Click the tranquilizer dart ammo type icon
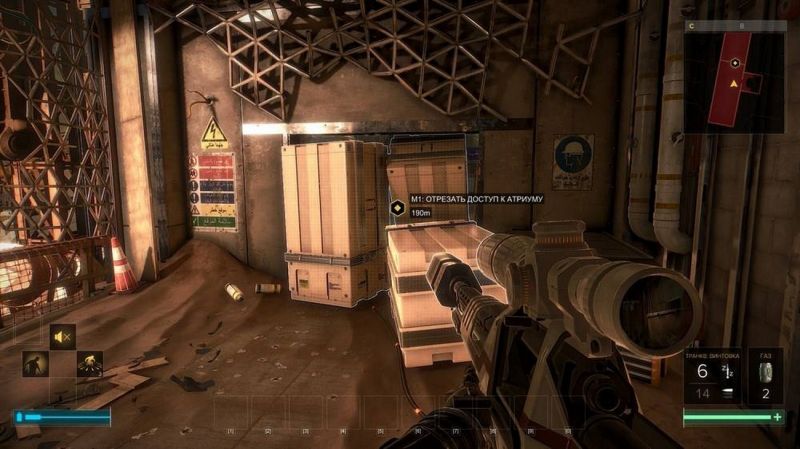Screen dimensions: 800x449 pyautogui.click(x=727, y=371)
